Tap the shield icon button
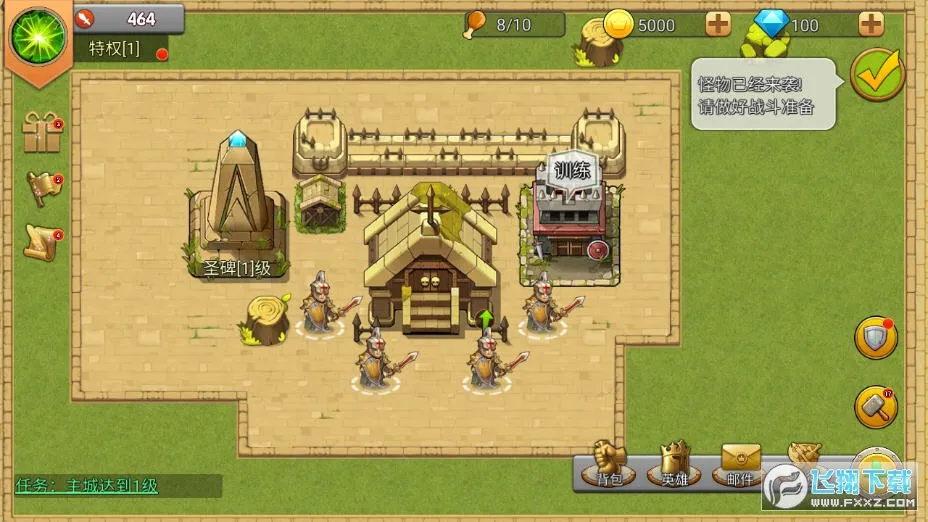 (x=876, y=338)
